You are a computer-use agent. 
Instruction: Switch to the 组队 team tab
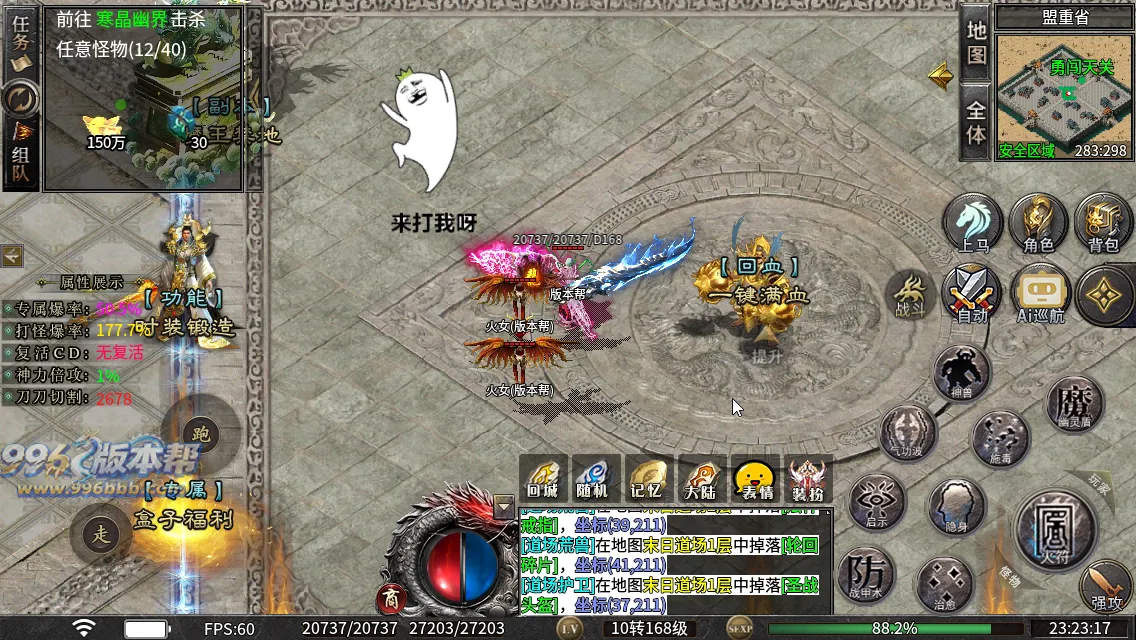pos(20,155)
